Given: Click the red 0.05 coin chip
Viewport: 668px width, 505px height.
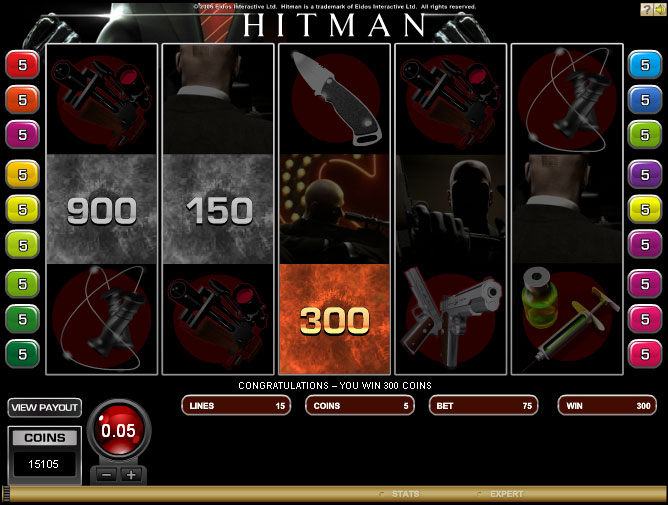Looking at the screenshot, I should click(119, 432).
